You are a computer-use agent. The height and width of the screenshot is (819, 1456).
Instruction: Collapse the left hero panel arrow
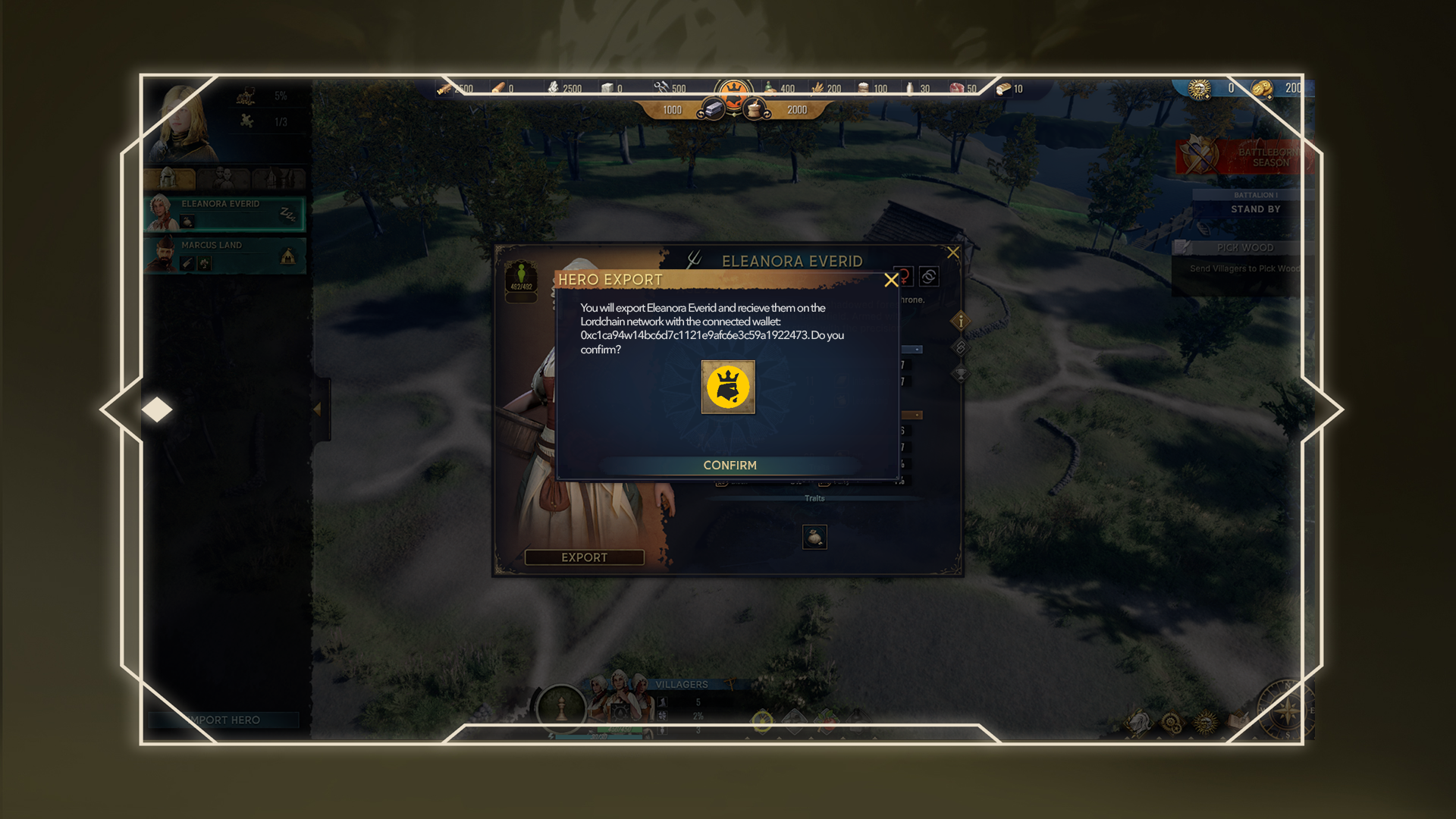point(318,409)
